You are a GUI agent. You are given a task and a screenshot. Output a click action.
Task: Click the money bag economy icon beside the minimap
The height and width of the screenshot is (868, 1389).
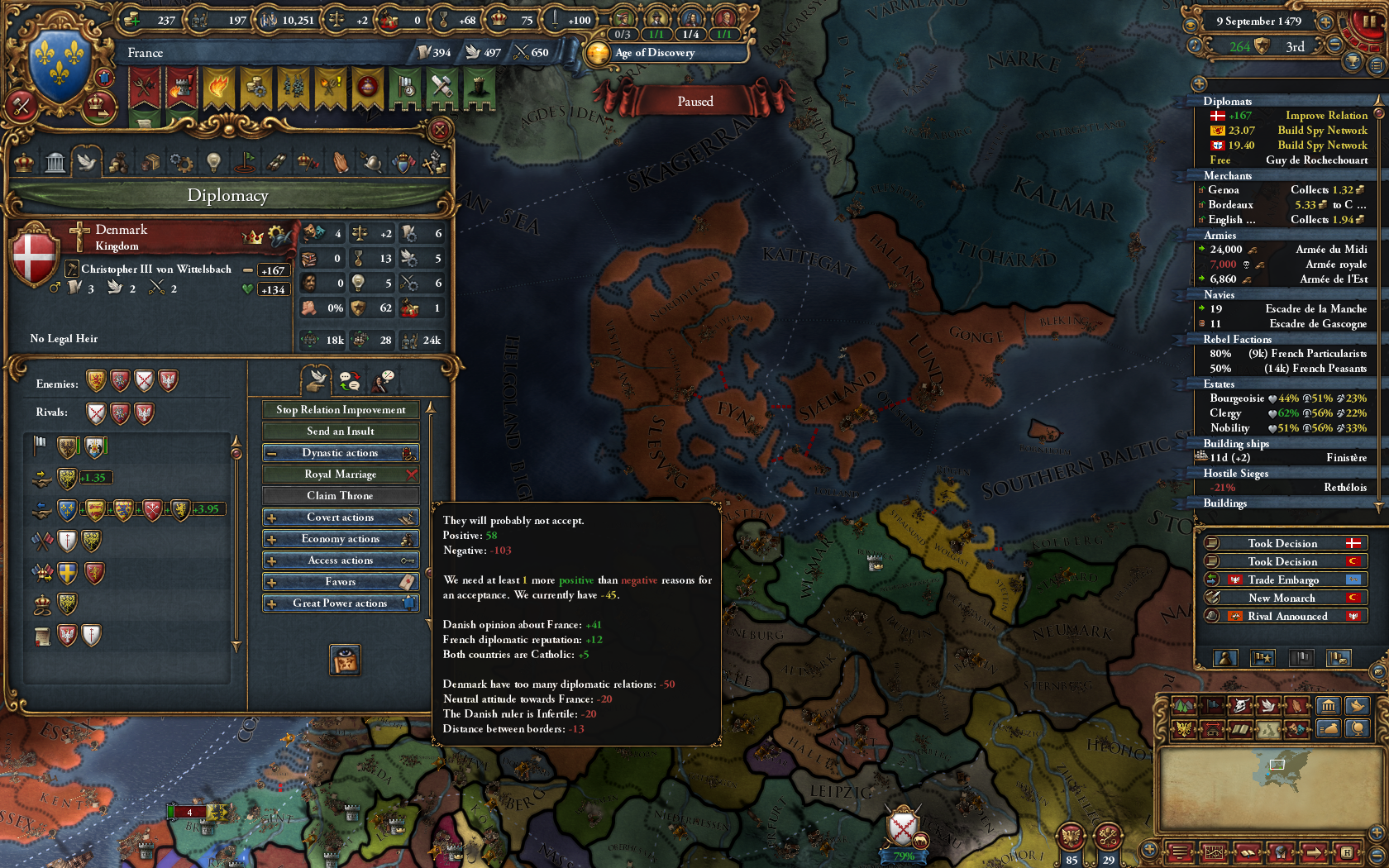[1329, 729]
